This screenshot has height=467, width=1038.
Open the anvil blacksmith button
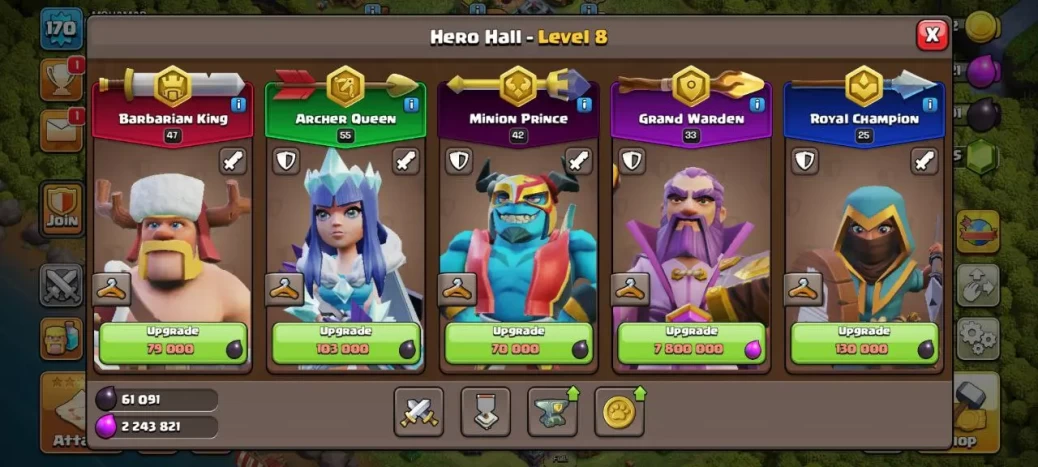(x=552, y=411)
